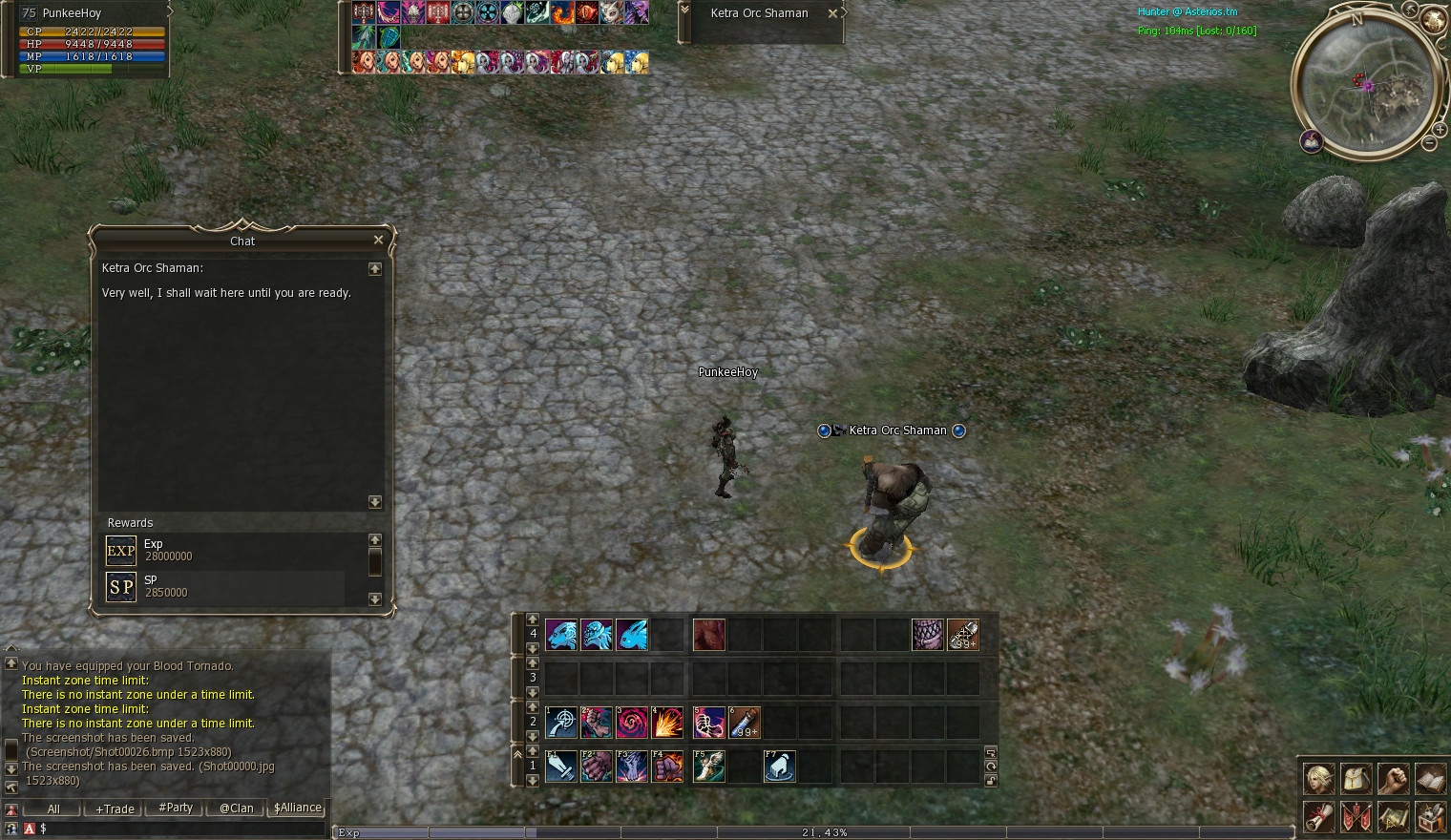Select the $Alliance chat tab
This screenshot has height=840, width=1451.
click(x=297, y=808)
